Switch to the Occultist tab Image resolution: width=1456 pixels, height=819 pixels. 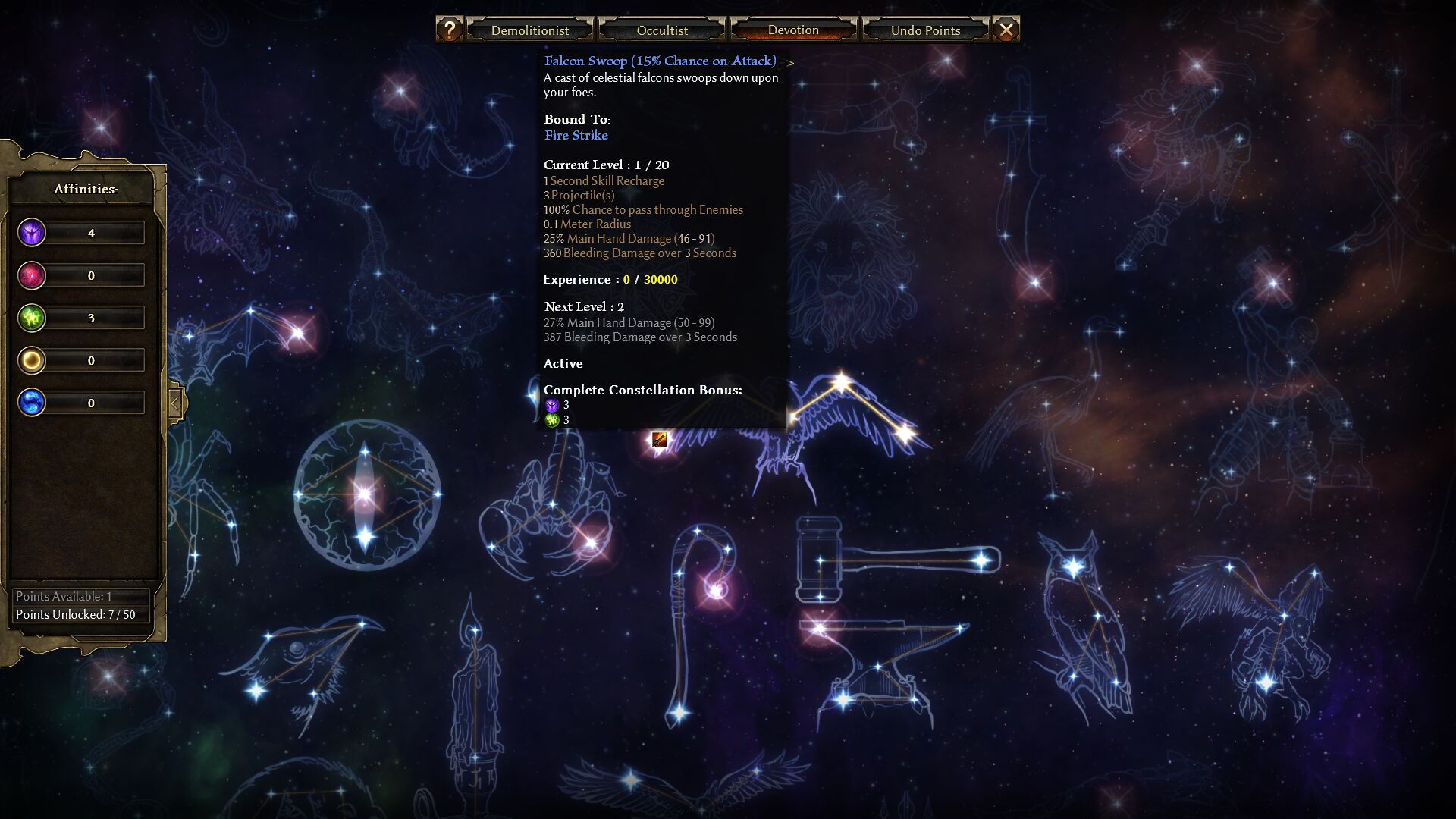pos(662,30)
